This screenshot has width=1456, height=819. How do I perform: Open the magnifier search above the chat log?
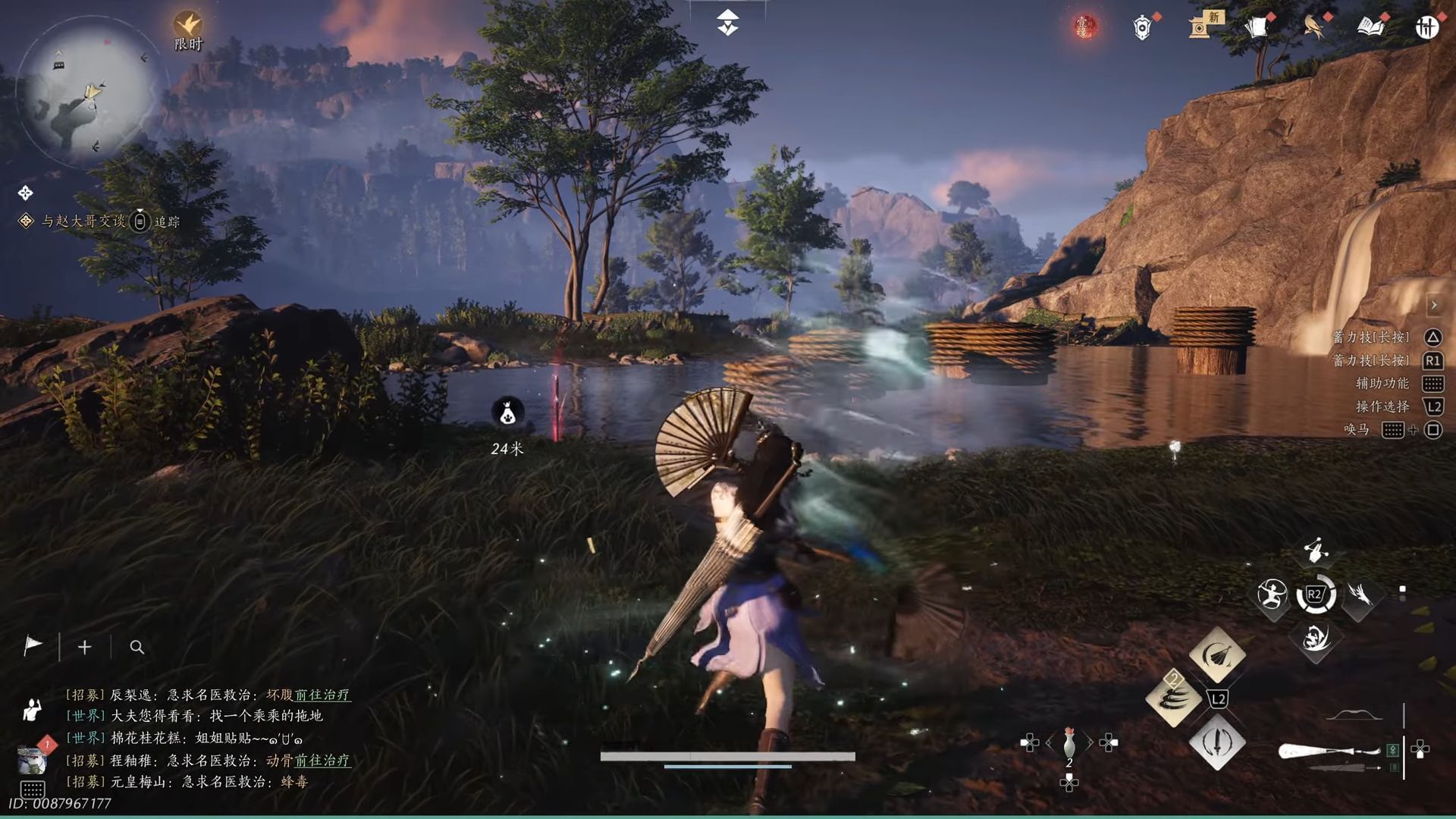(x=136, y=648)
